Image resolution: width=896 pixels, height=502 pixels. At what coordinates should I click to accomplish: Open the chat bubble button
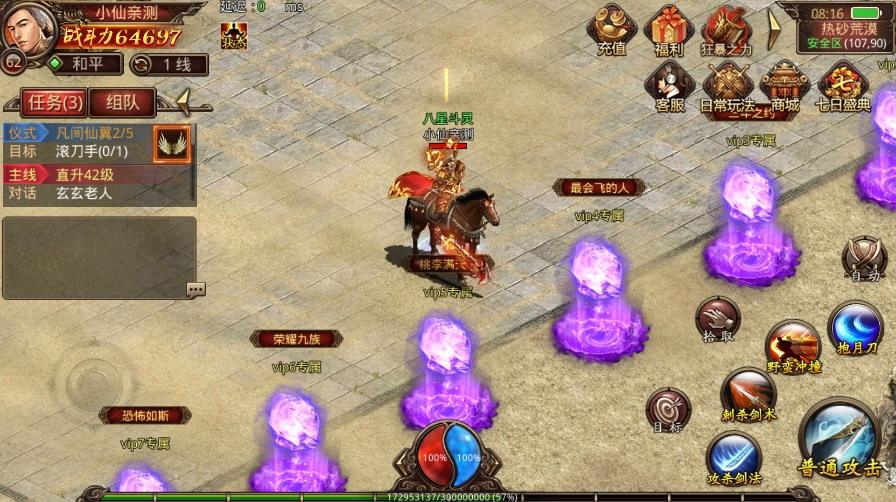click(195, 289)
